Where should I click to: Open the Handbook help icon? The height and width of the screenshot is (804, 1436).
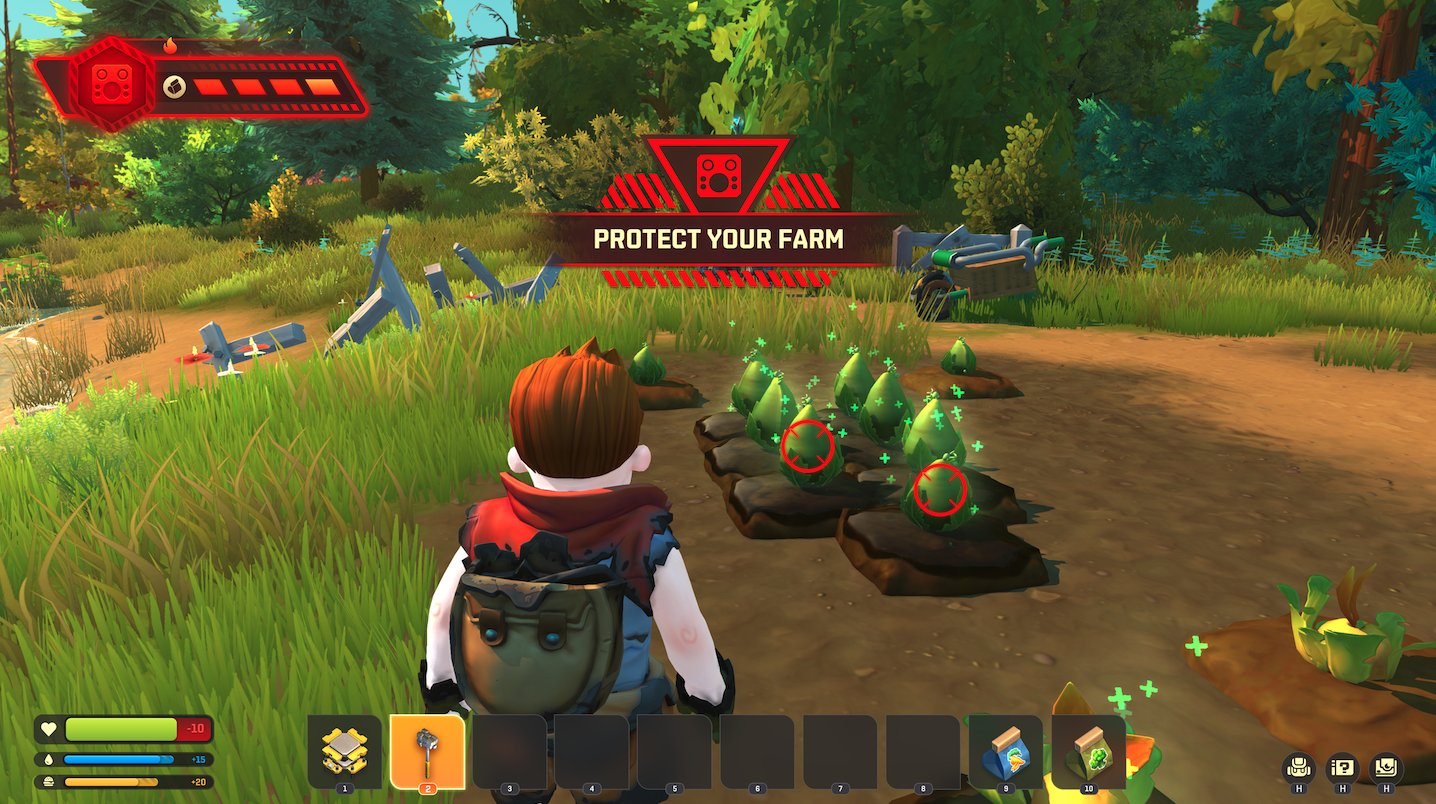coord(1344,769)
